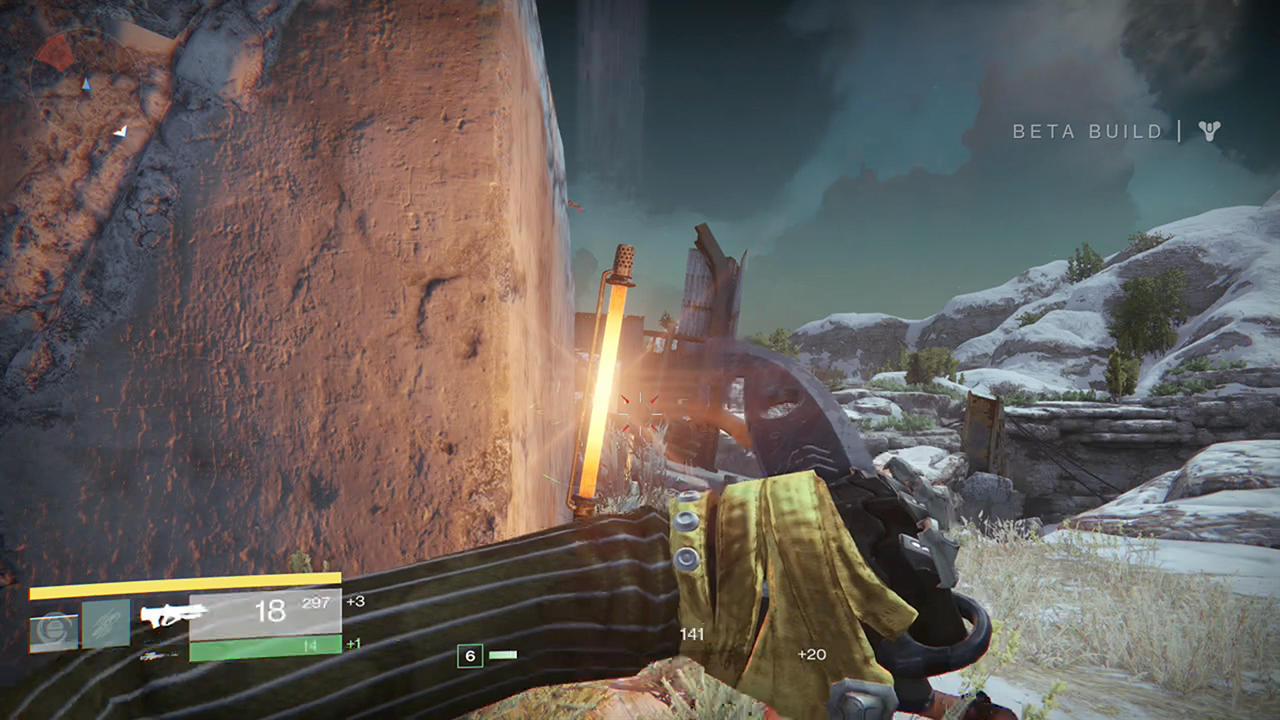Click the red enemy wedge on radar
Image resolution: width=1280 pixels, height=720 pixels.
tap(56, 52)
